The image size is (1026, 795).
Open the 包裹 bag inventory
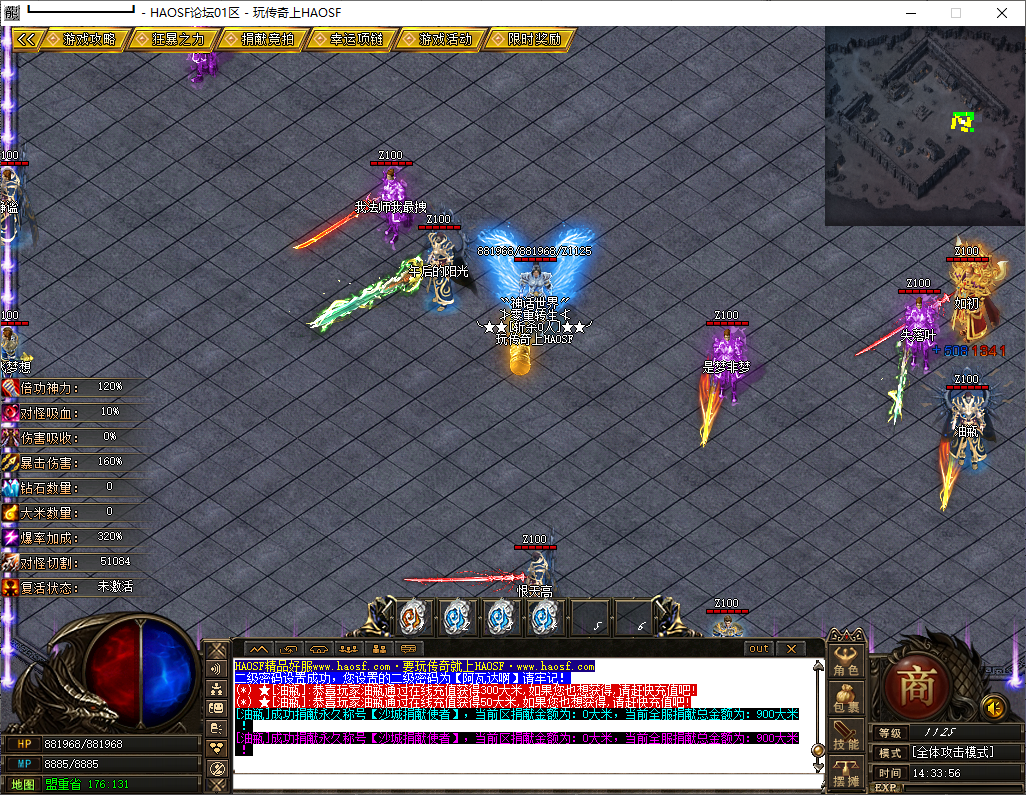(846, 700)
